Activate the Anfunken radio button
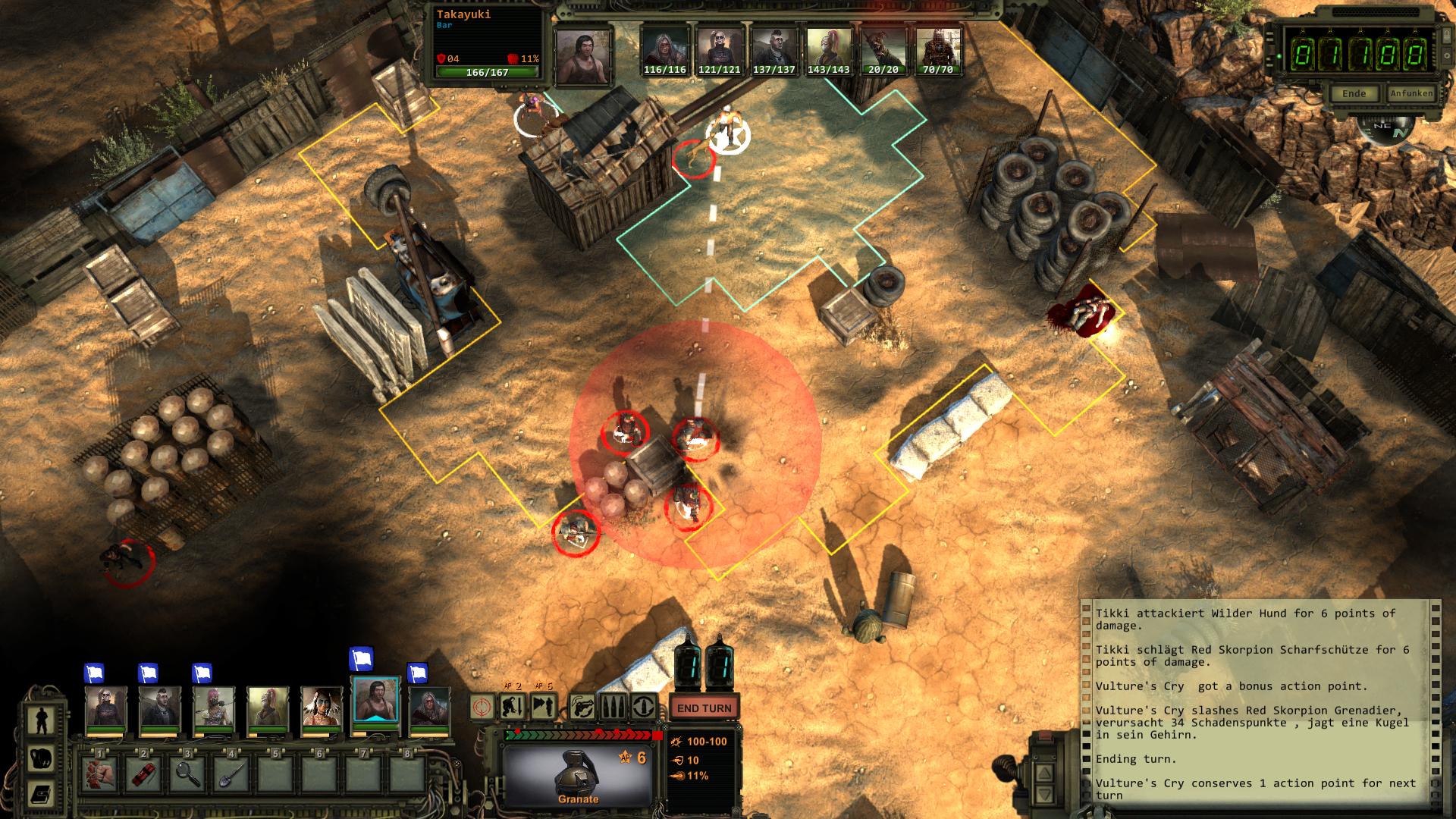 point(1410,93)
